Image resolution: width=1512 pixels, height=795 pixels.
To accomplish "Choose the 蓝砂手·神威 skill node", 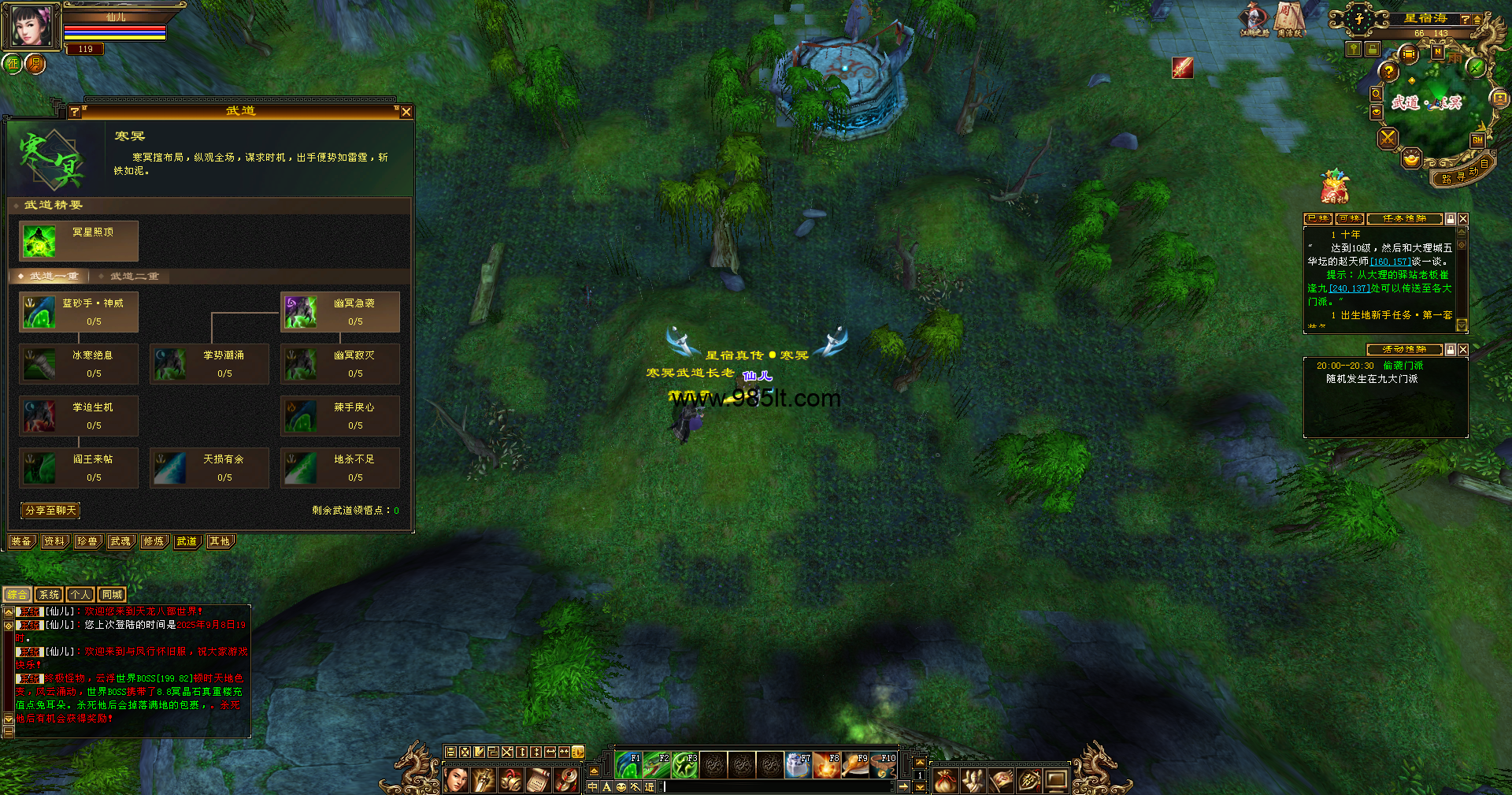I will [79, 312].
